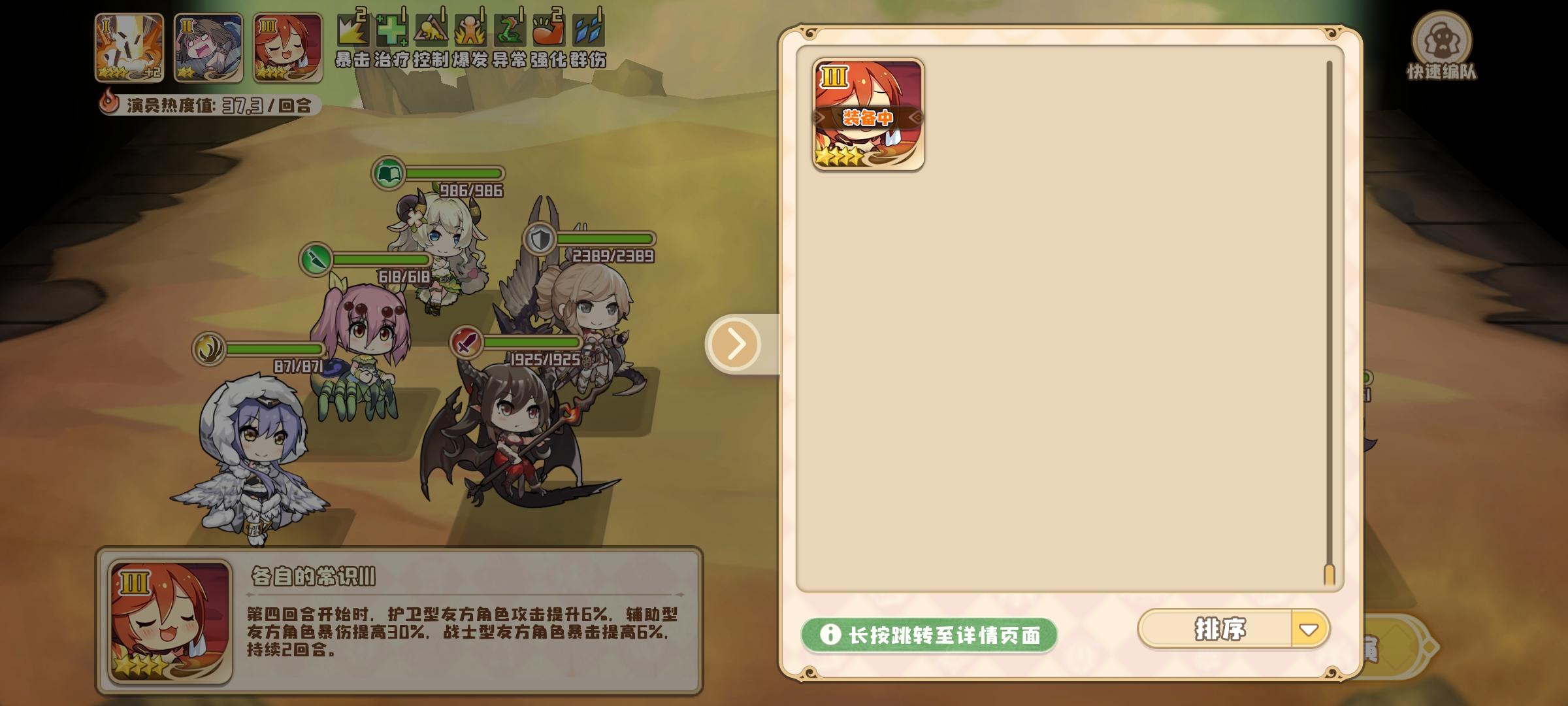
Task: Select the 装备中 equipped skill thumbnail
Action: click(867, 115)
